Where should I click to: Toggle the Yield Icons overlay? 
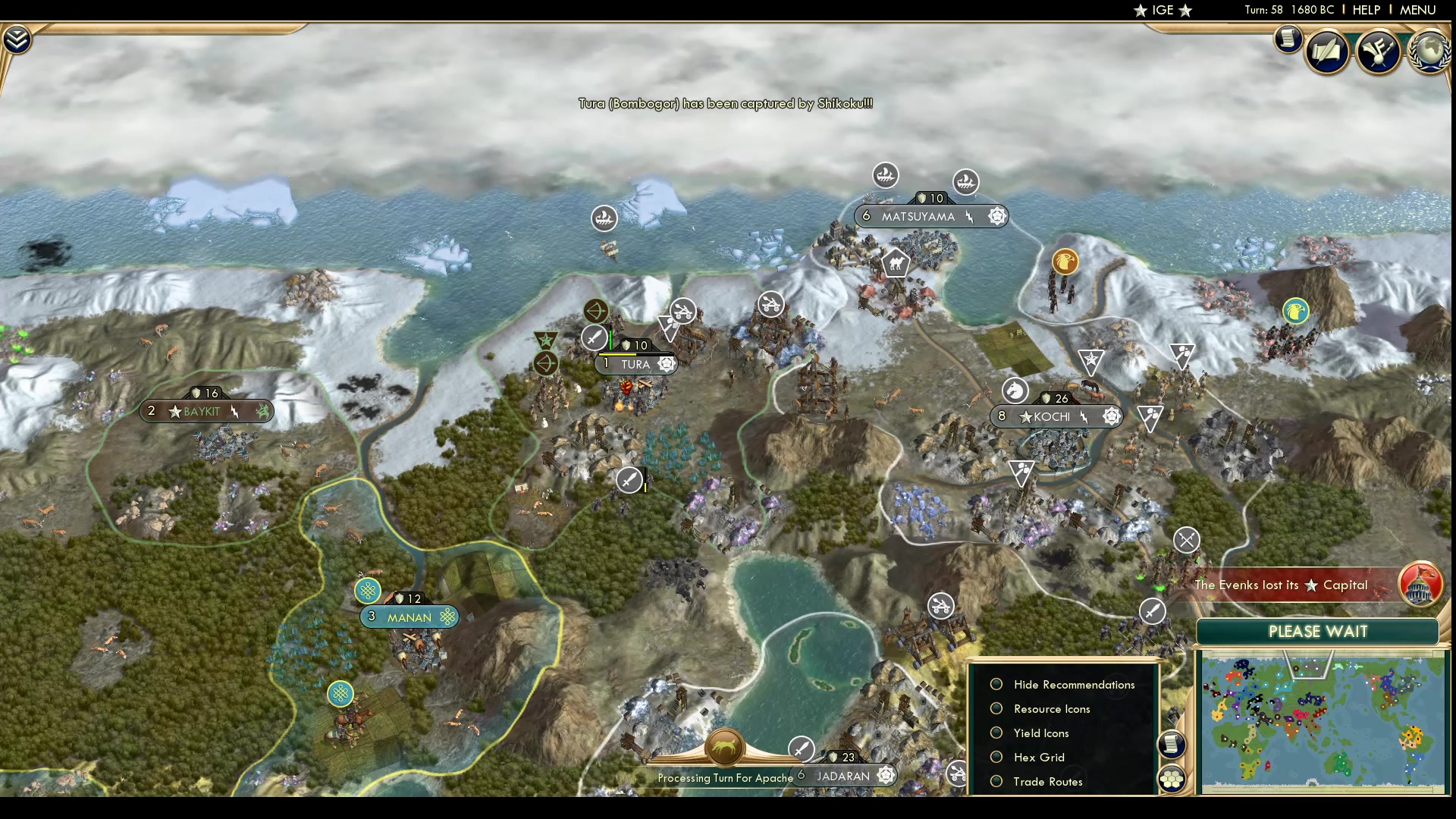tap(996, 733)
